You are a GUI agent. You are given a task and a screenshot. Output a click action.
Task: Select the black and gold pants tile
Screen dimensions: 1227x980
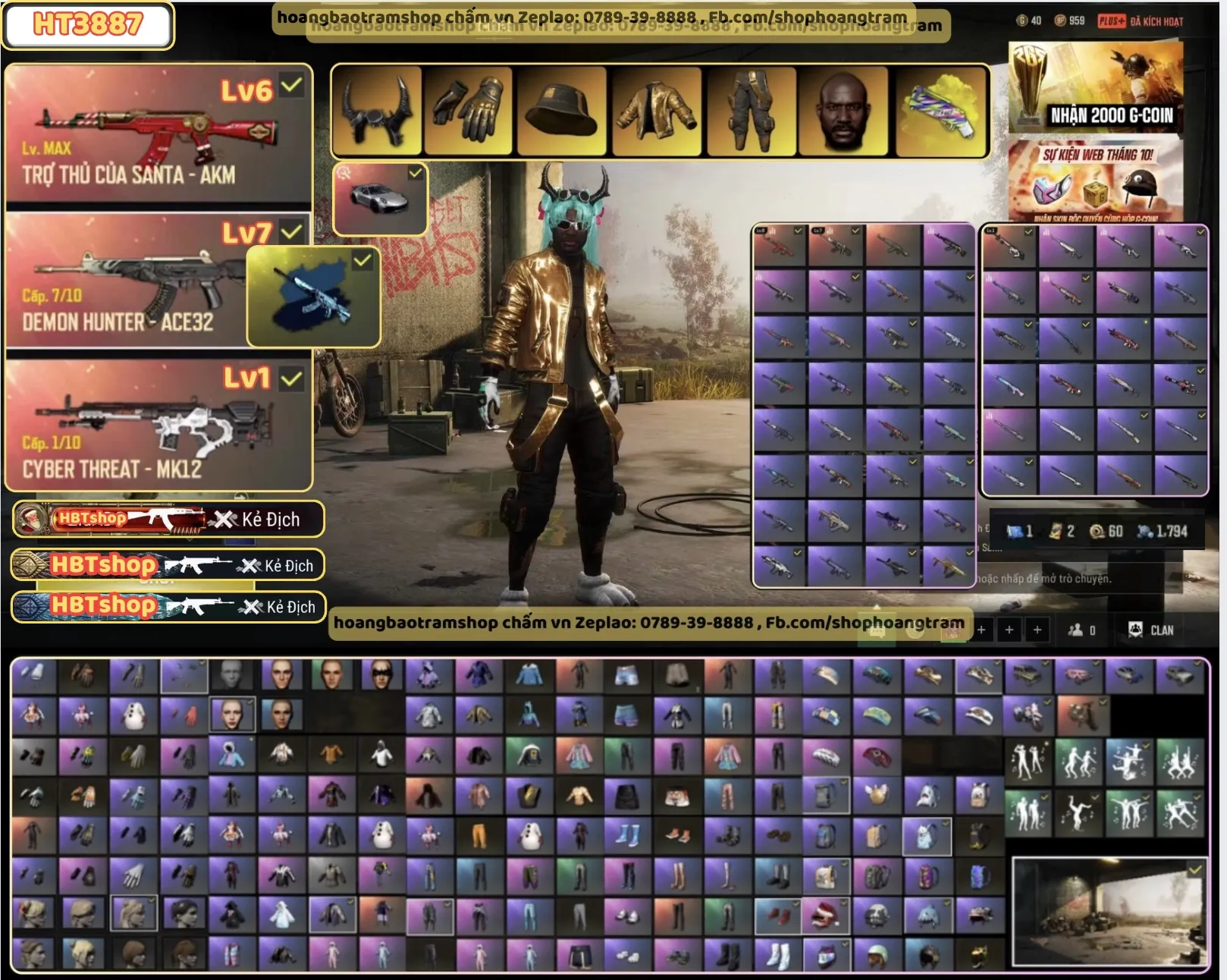point(751,112)
